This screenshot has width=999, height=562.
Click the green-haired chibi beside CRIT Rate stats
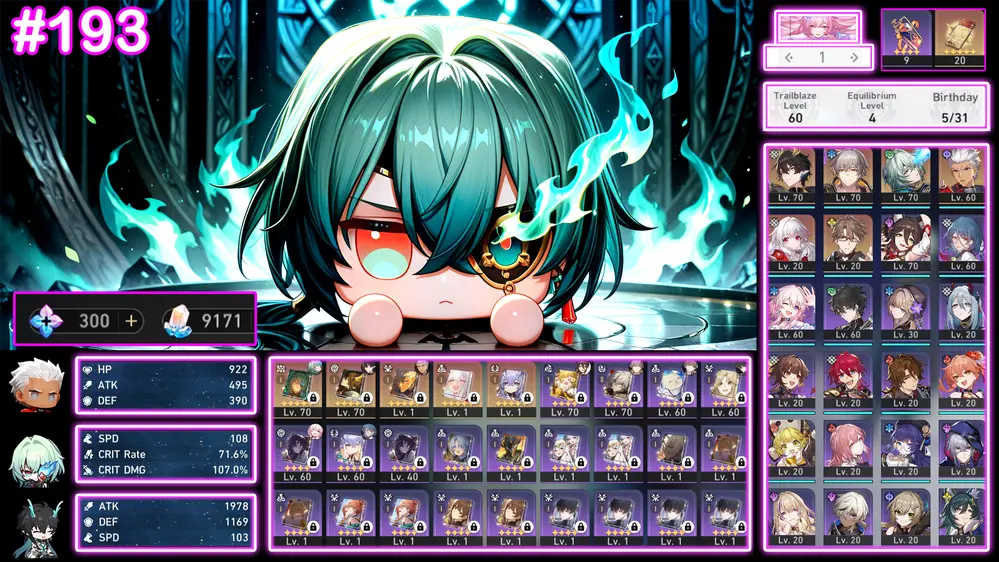(x=36, y=456)
